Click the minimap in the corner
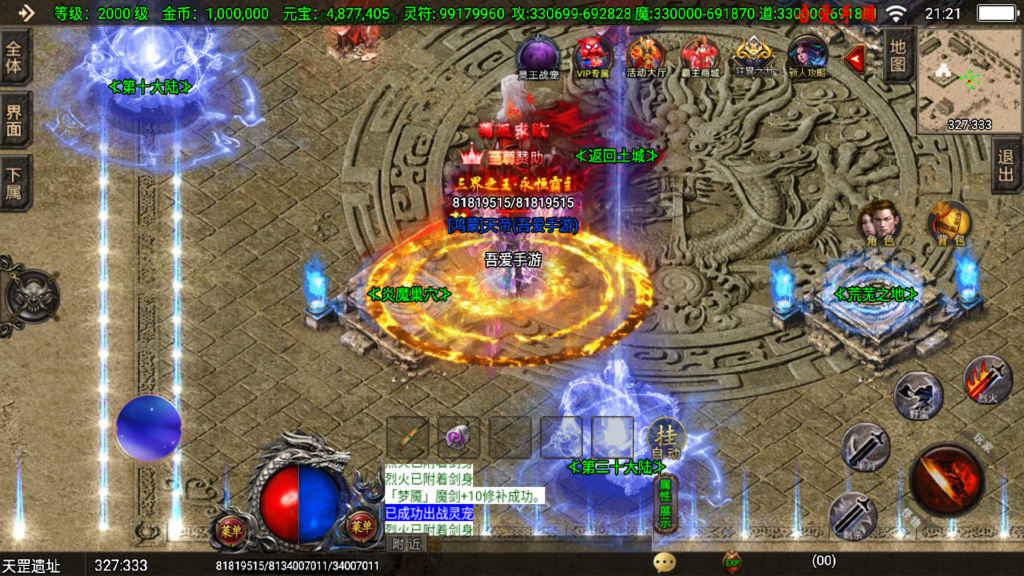This screenshot has width=1024, height=576. tap(968, 79)
